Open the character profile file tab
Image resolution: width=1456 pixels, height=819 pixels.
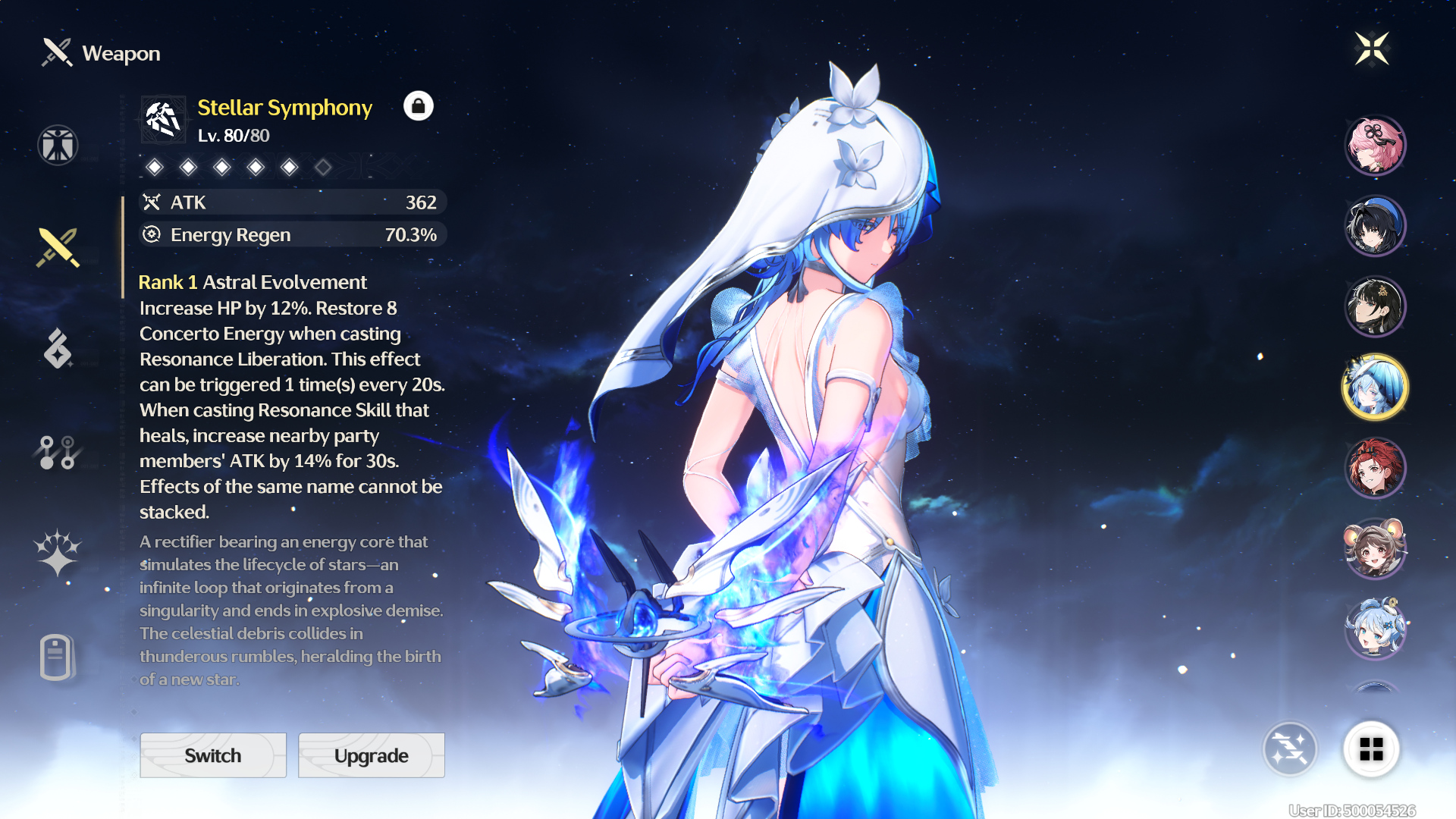[56, 657]
